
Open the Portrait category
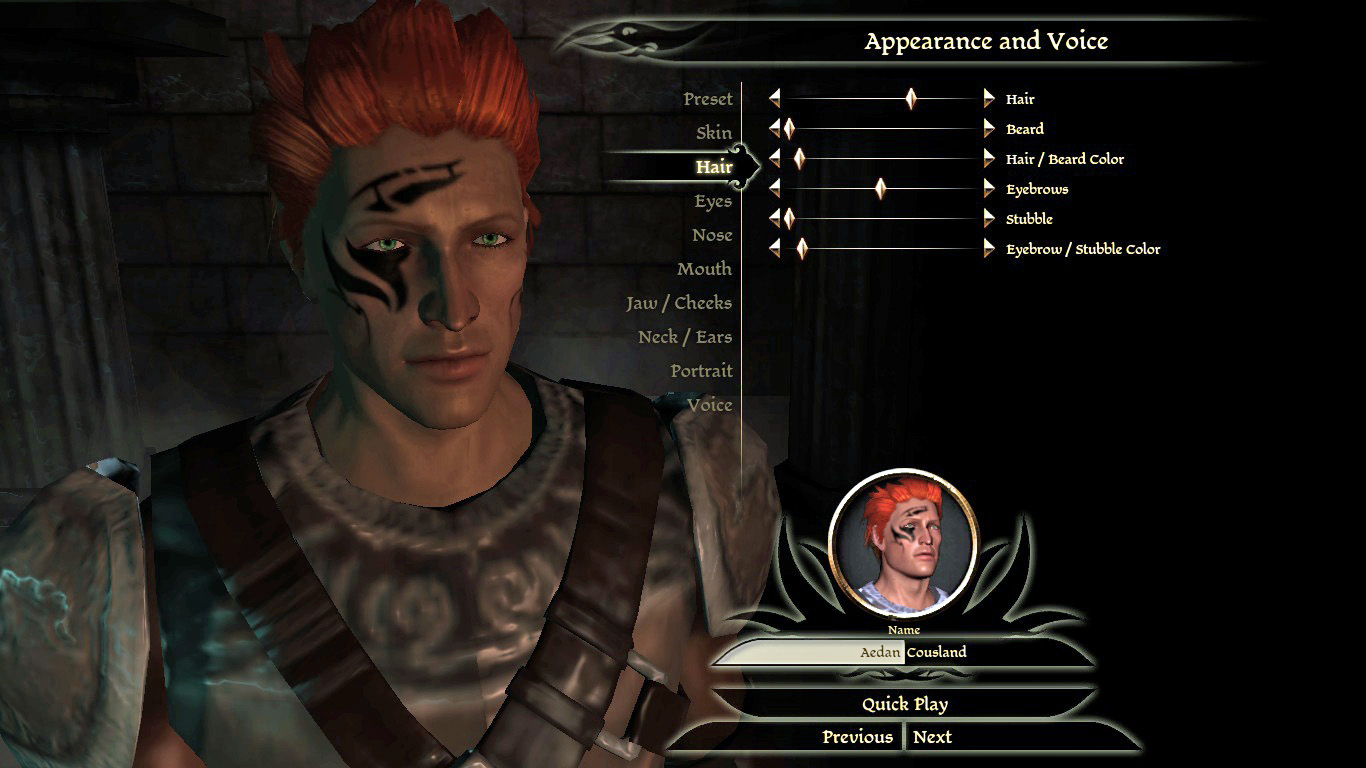pyautogui.click(x=701, y=371)
